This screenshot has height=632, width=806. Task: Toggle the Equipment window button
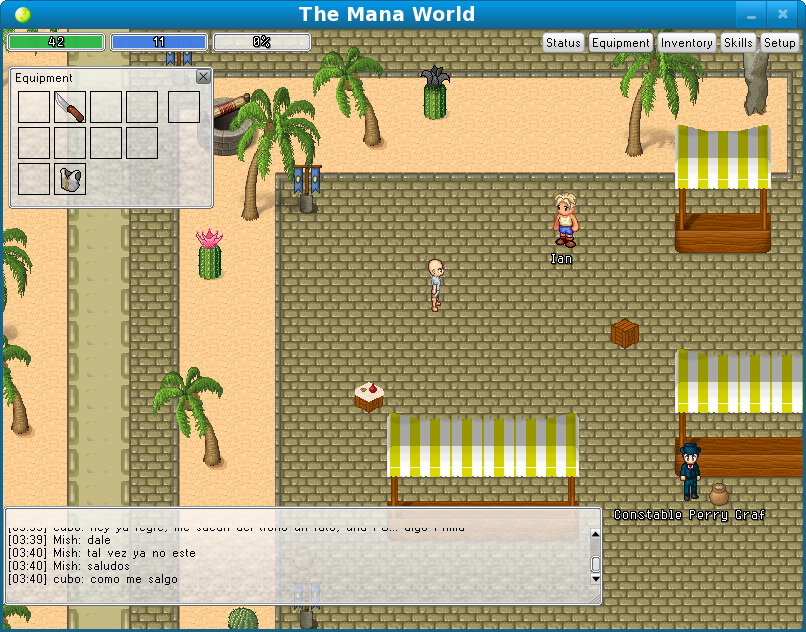[620, 43]
